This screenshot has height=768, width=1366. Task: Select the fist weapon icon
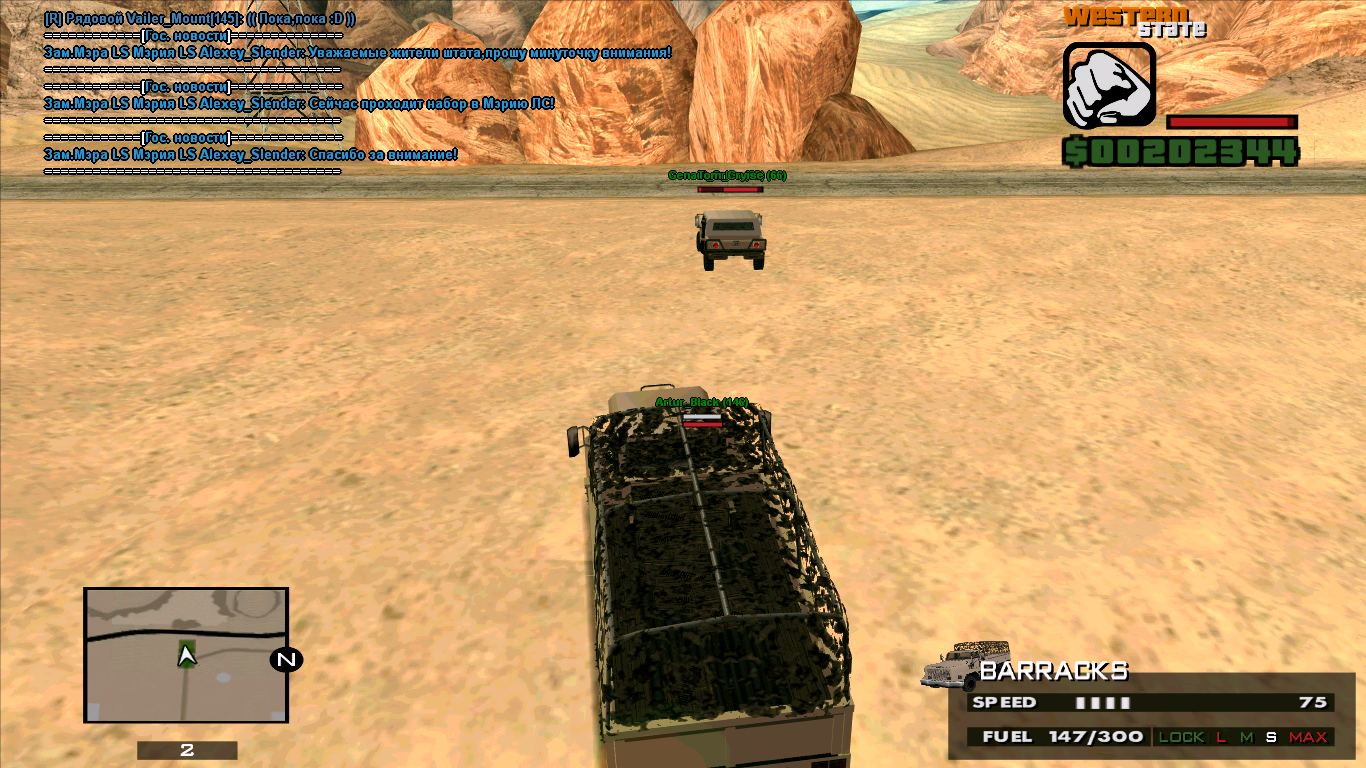click(x=1109, y=86)
